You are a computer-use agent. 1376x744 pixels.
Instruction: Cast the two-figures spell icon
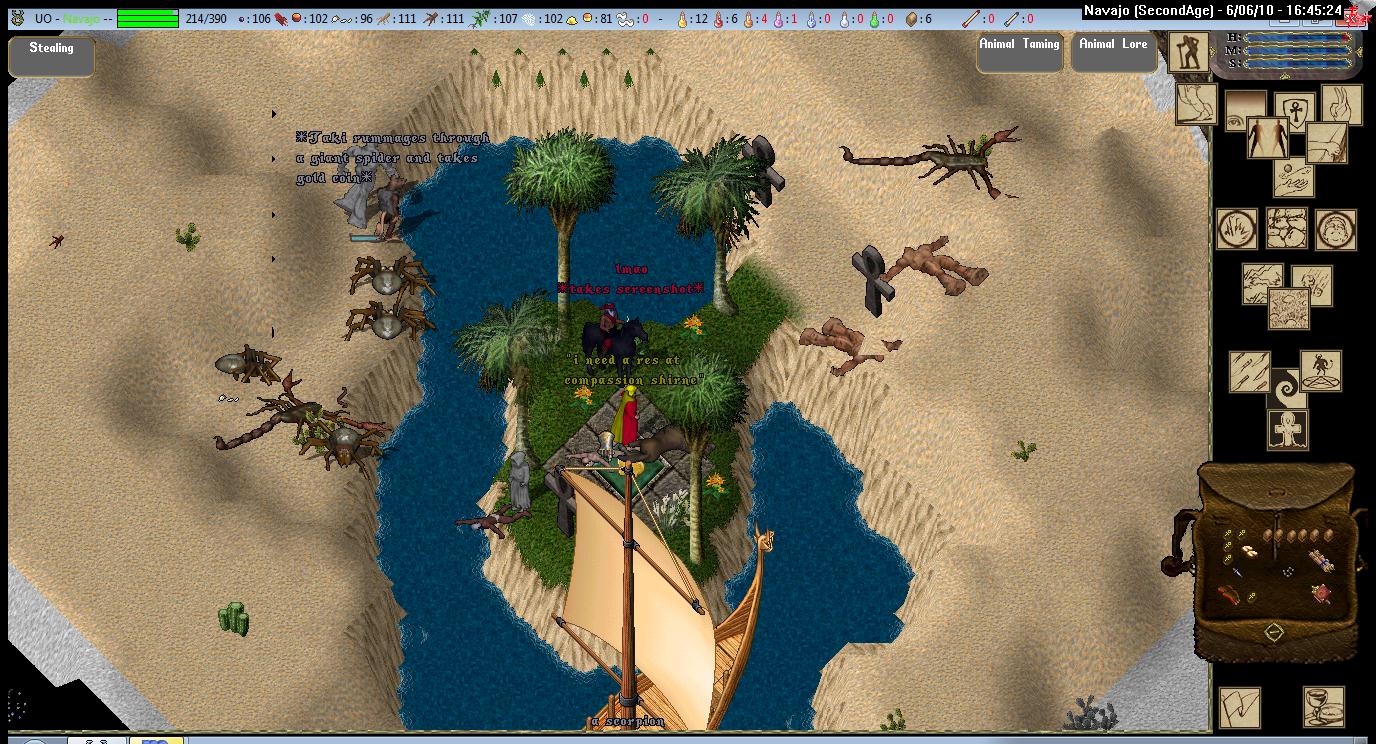click(x=1267, y=138)
